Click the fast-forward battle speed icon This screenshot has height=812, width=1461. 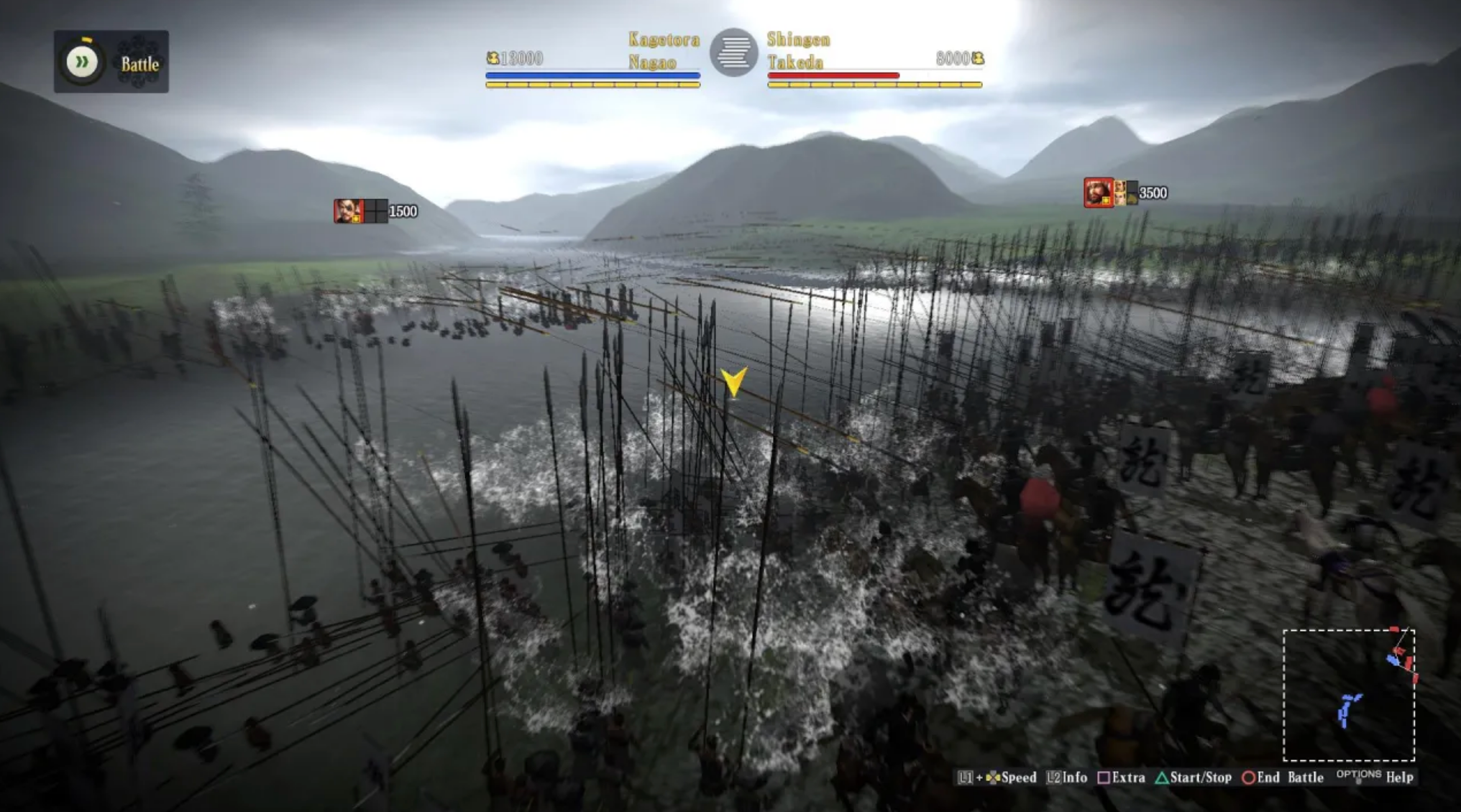click(81, 62)
